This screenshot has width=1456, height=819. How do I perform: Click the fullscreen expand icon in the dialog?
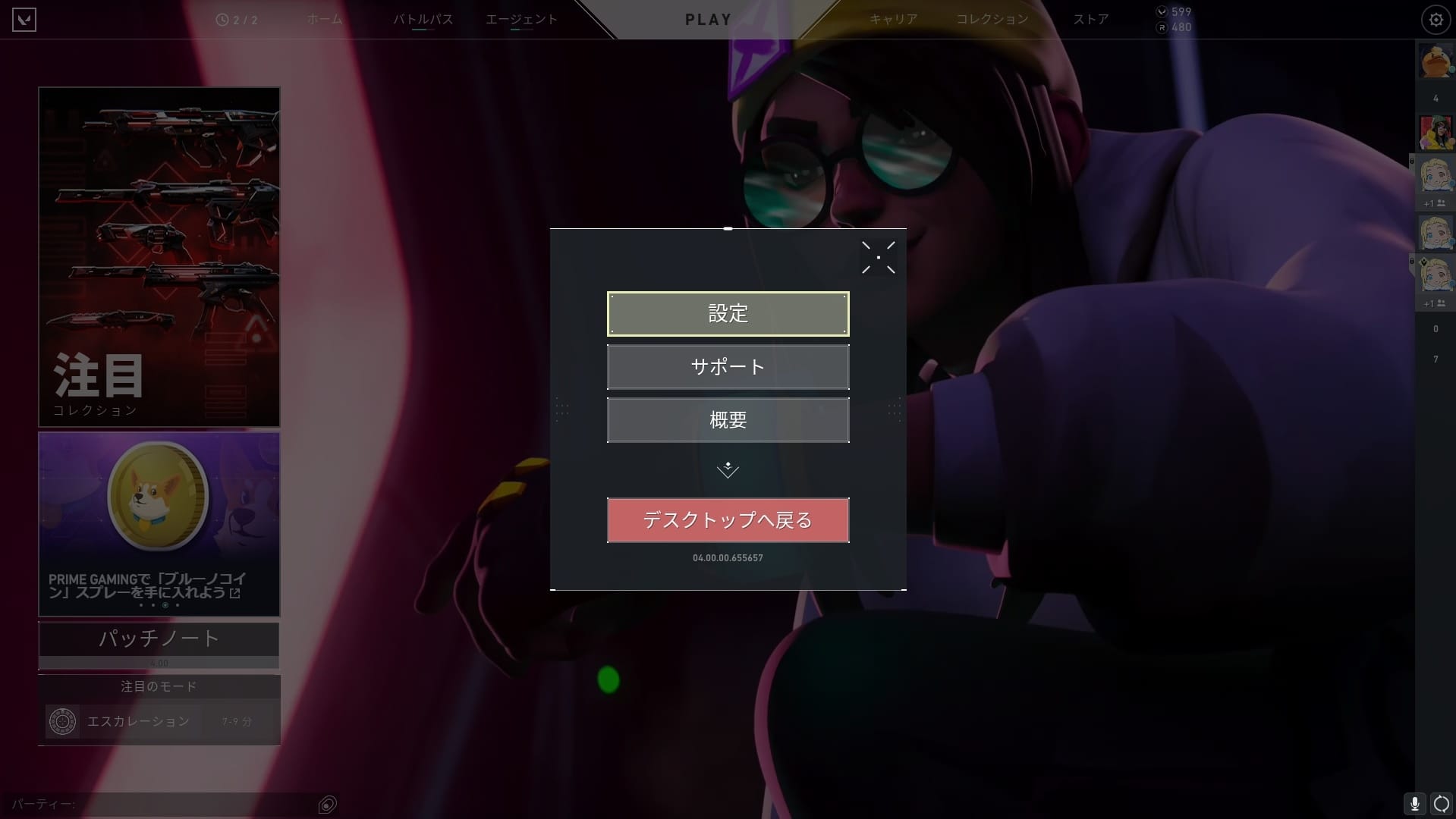(878, 256)
